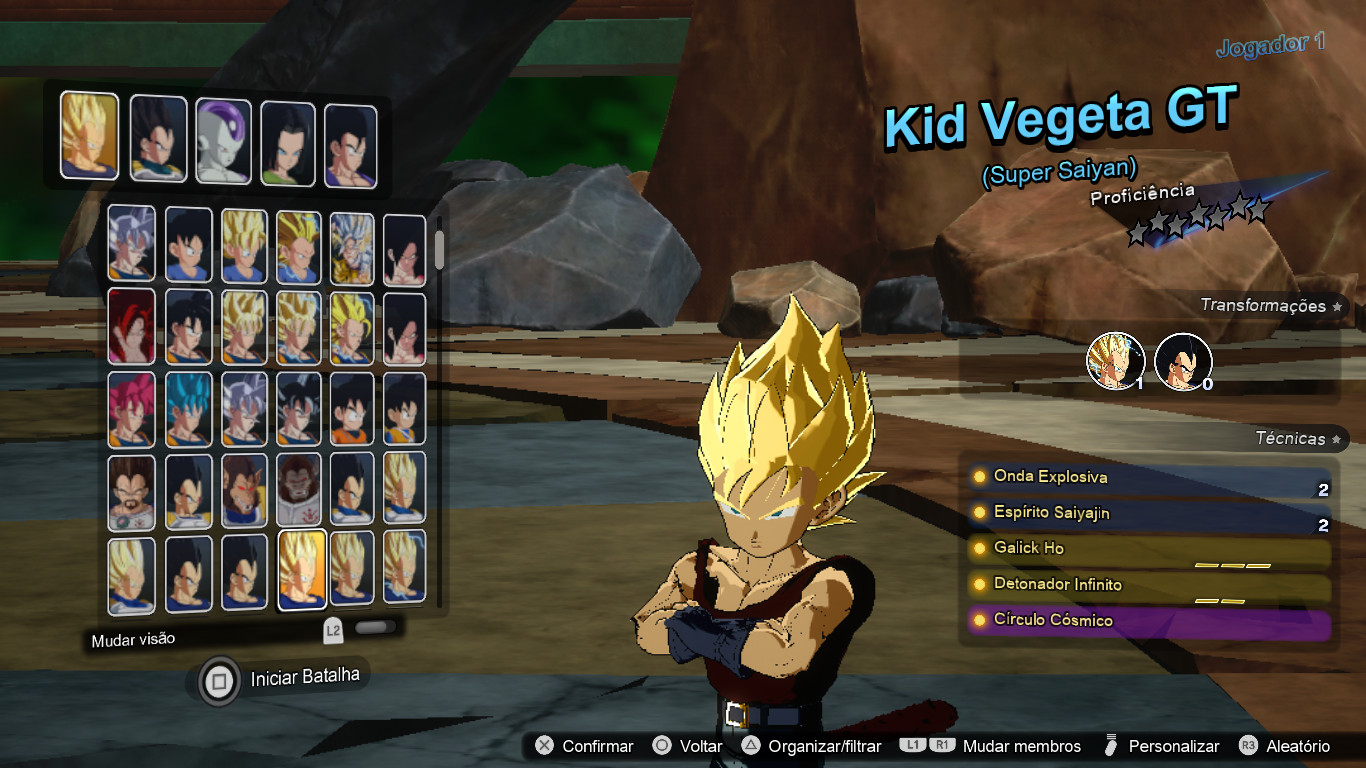Click Mudar membros in the bottom bar

[1022, 746]
